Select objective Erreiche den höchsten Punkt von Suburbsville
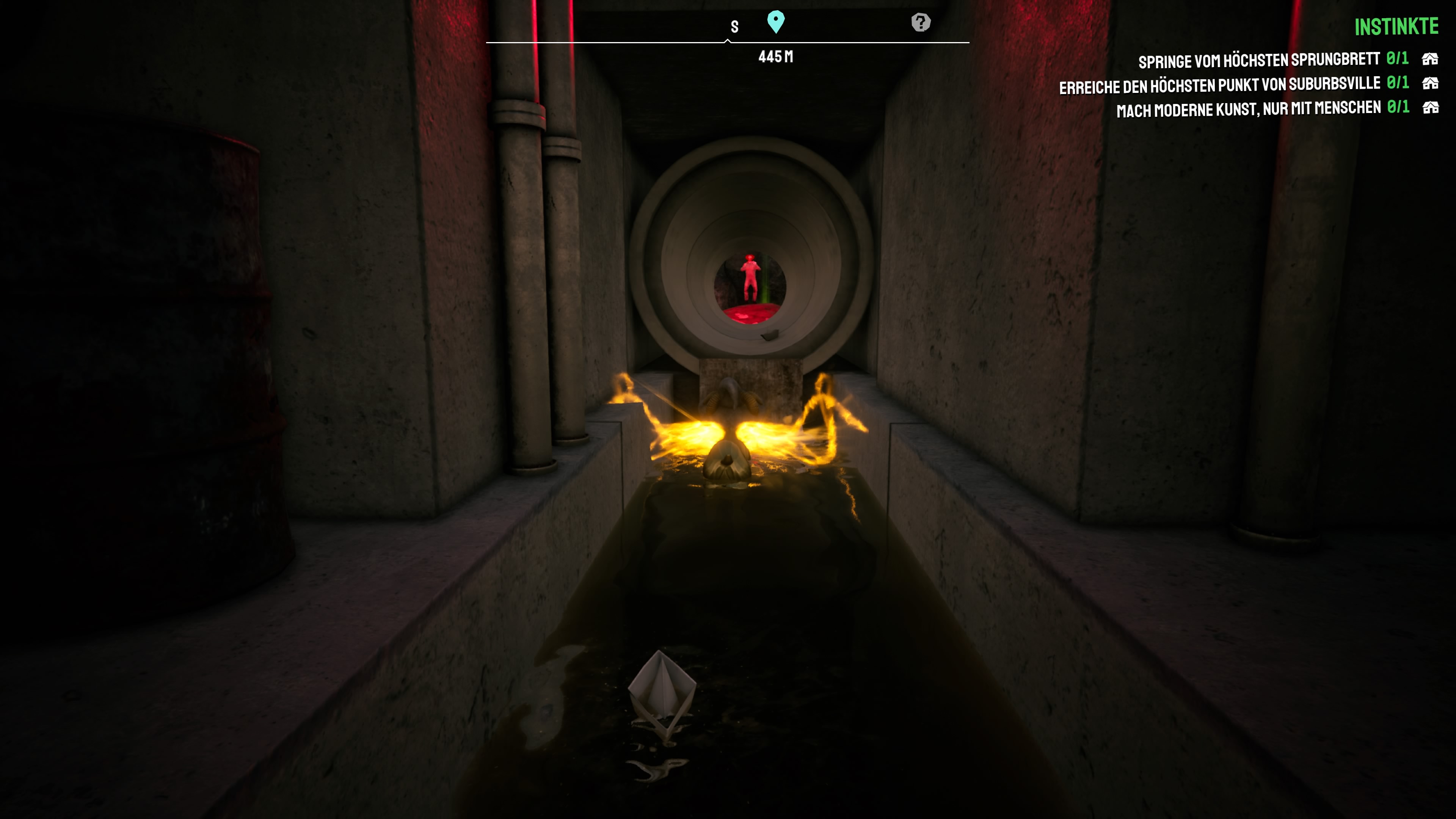This screenshot has height=819, width=1456. [1219, 85]
